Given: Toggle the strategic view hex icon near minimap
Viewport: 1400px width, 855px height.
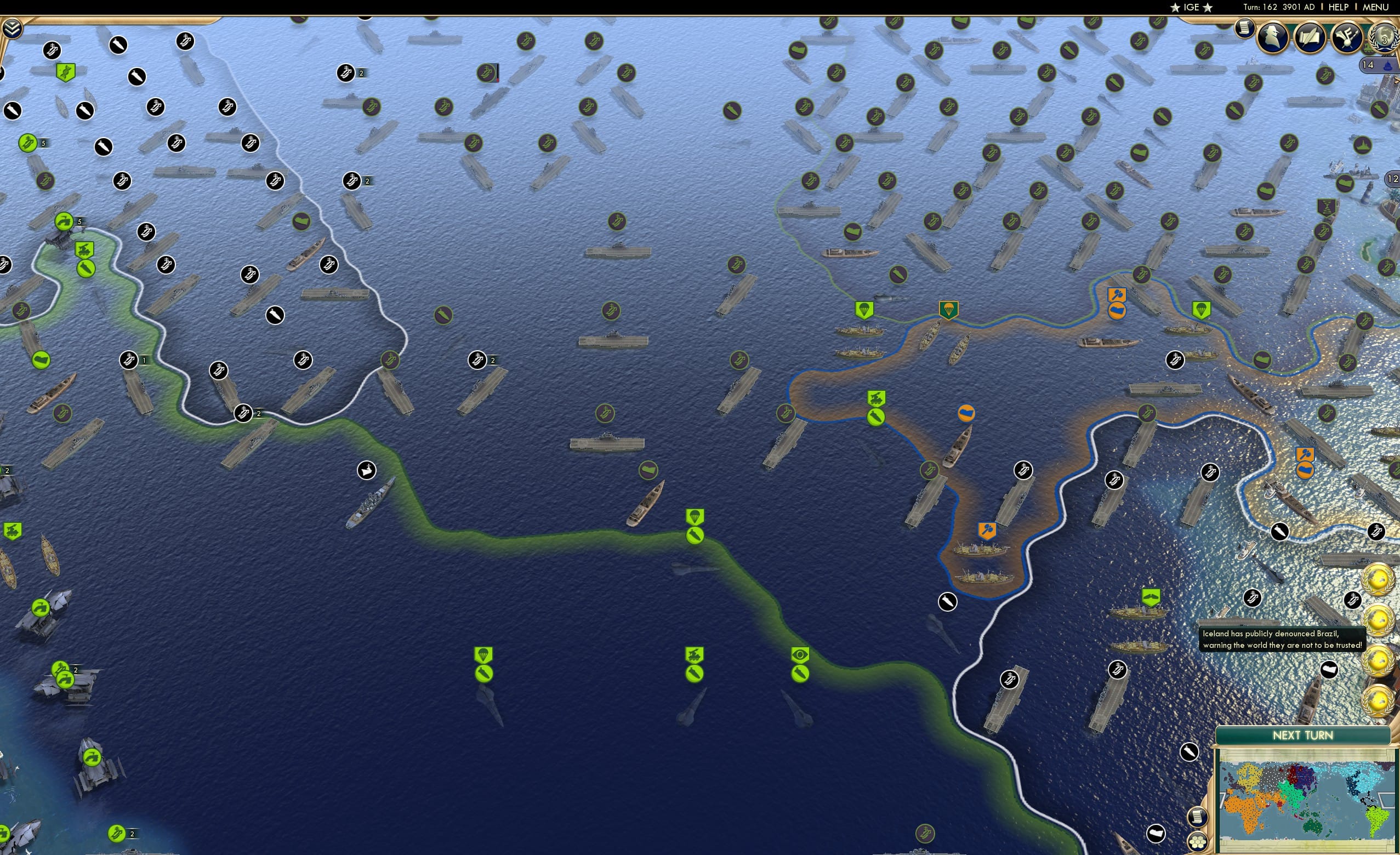Looking at the screenshot, I should [1198, 842].
